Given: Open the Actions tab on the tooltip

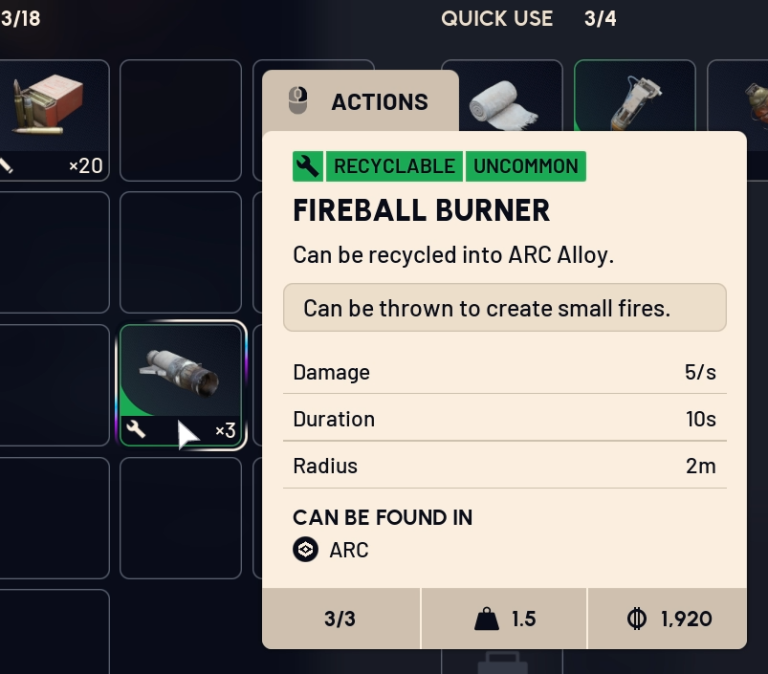Looking at the screenshot, I should [360, 101].
